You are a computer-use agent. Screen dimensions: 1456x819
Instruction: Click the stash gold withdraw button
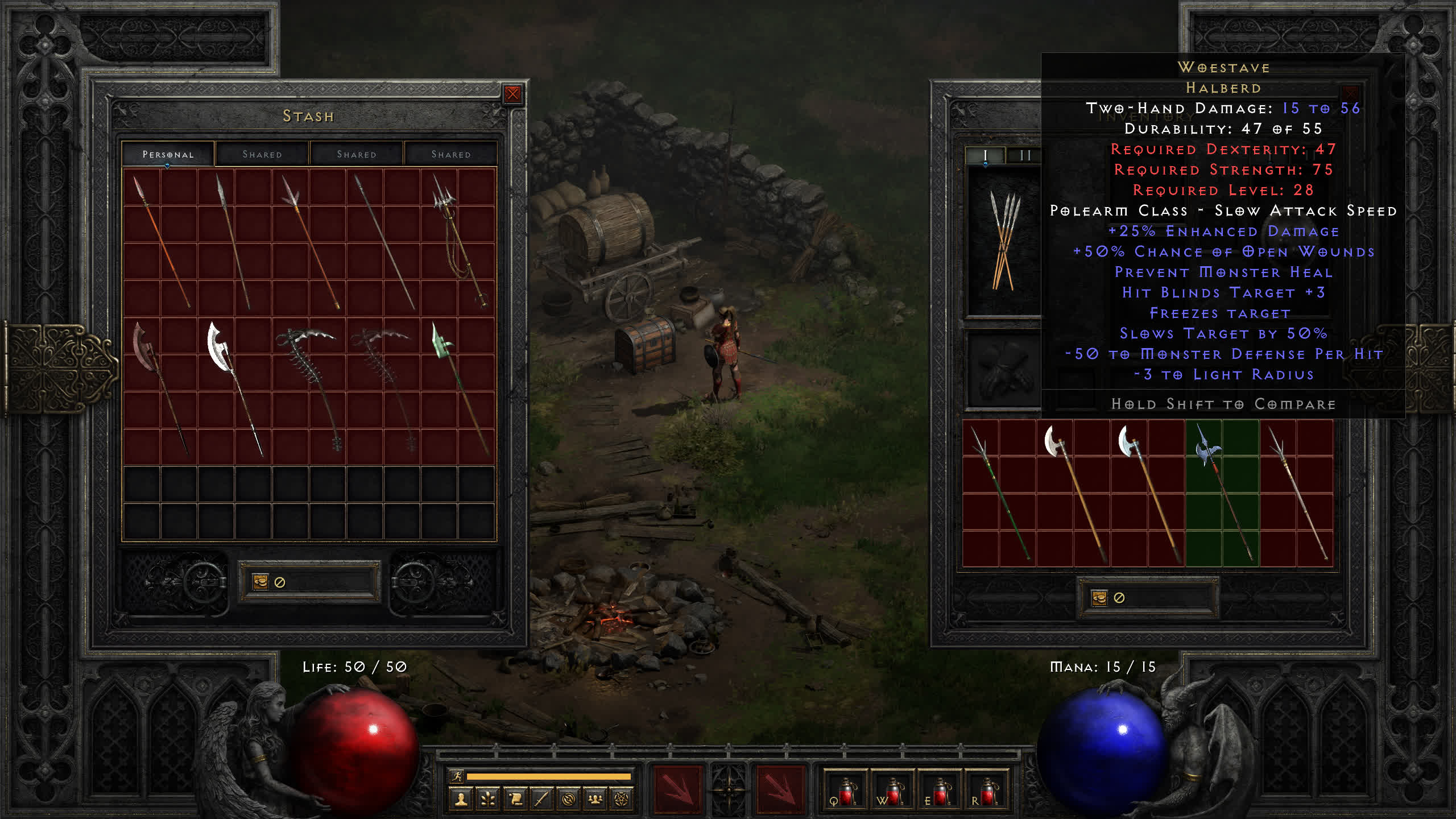260,582
